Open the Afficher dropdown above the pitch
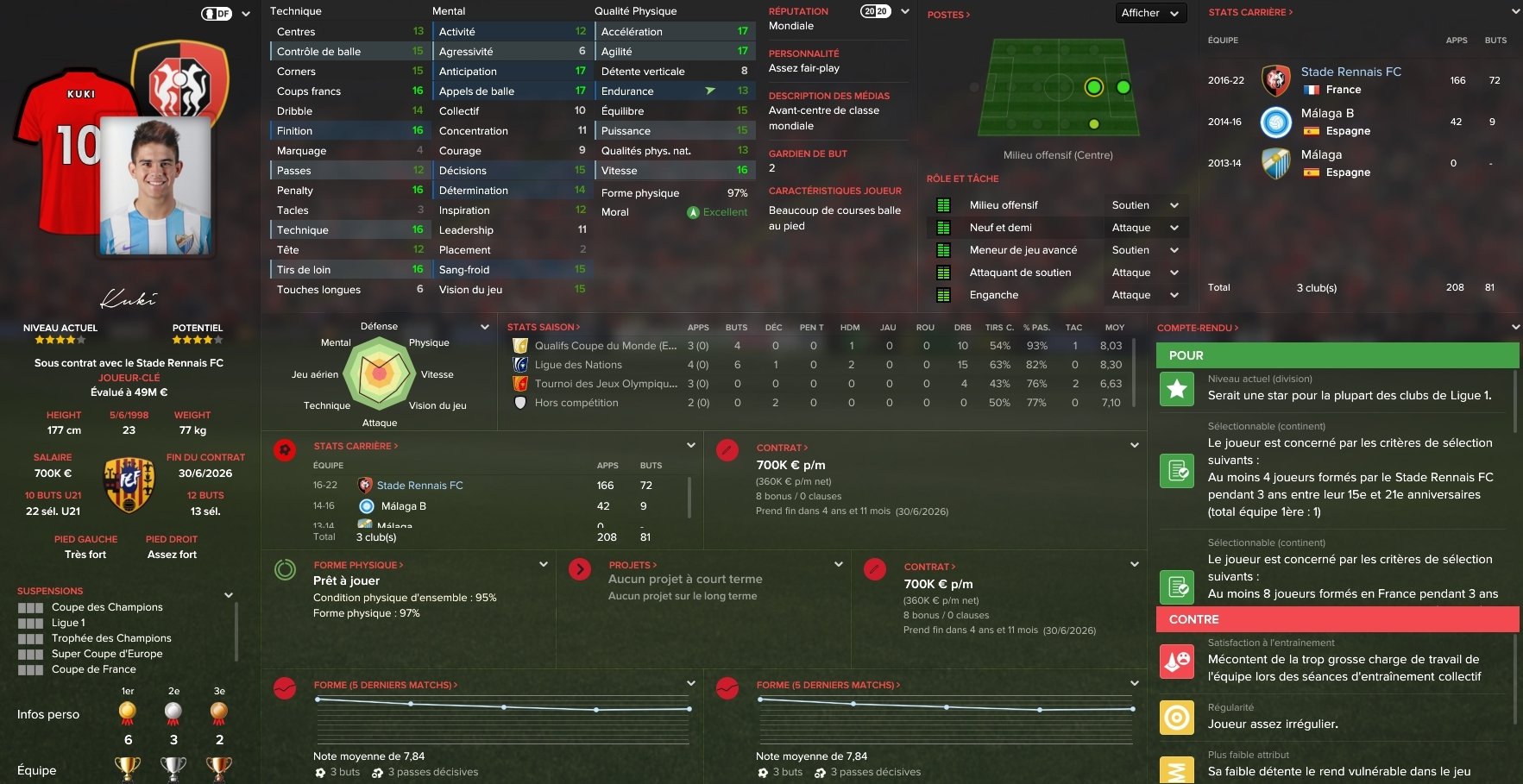1523x784 pixels. pos(1149,13)
